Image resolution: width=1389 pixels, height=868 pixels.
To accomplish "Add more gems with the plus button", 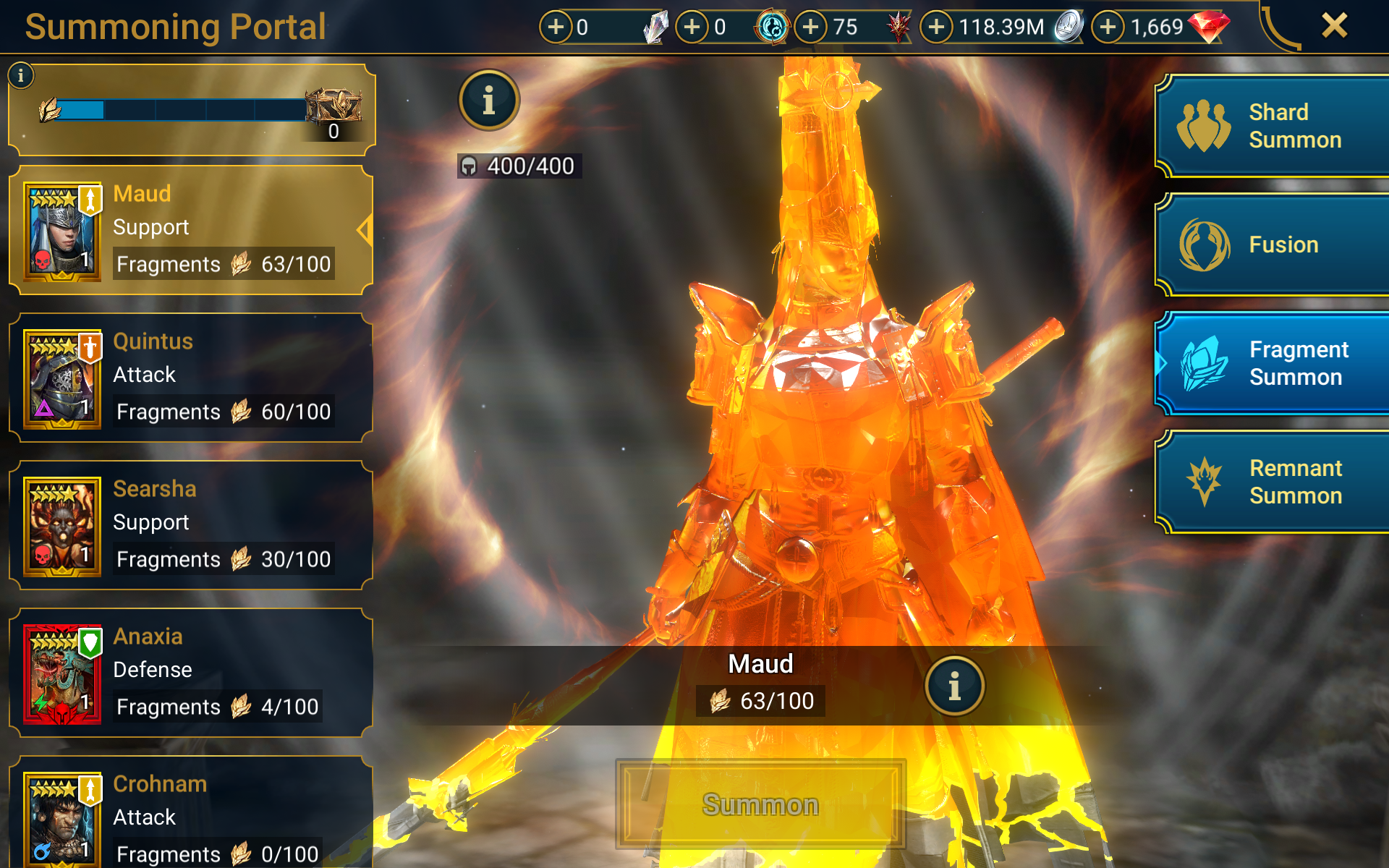I will (x=1108, y=27).
